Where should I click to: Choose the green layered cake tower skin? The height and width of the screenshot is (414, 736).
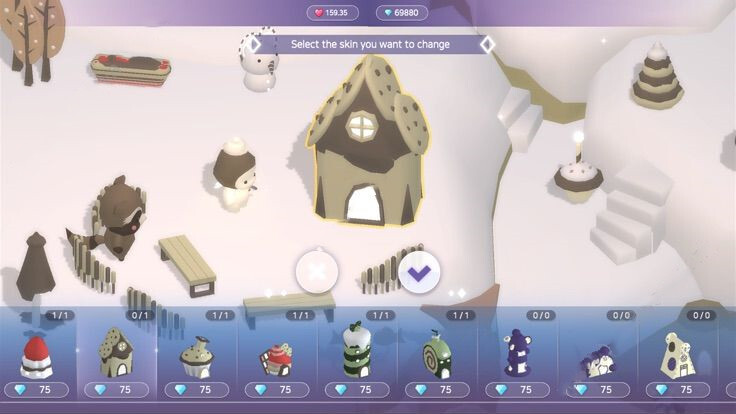coord(357,352)
